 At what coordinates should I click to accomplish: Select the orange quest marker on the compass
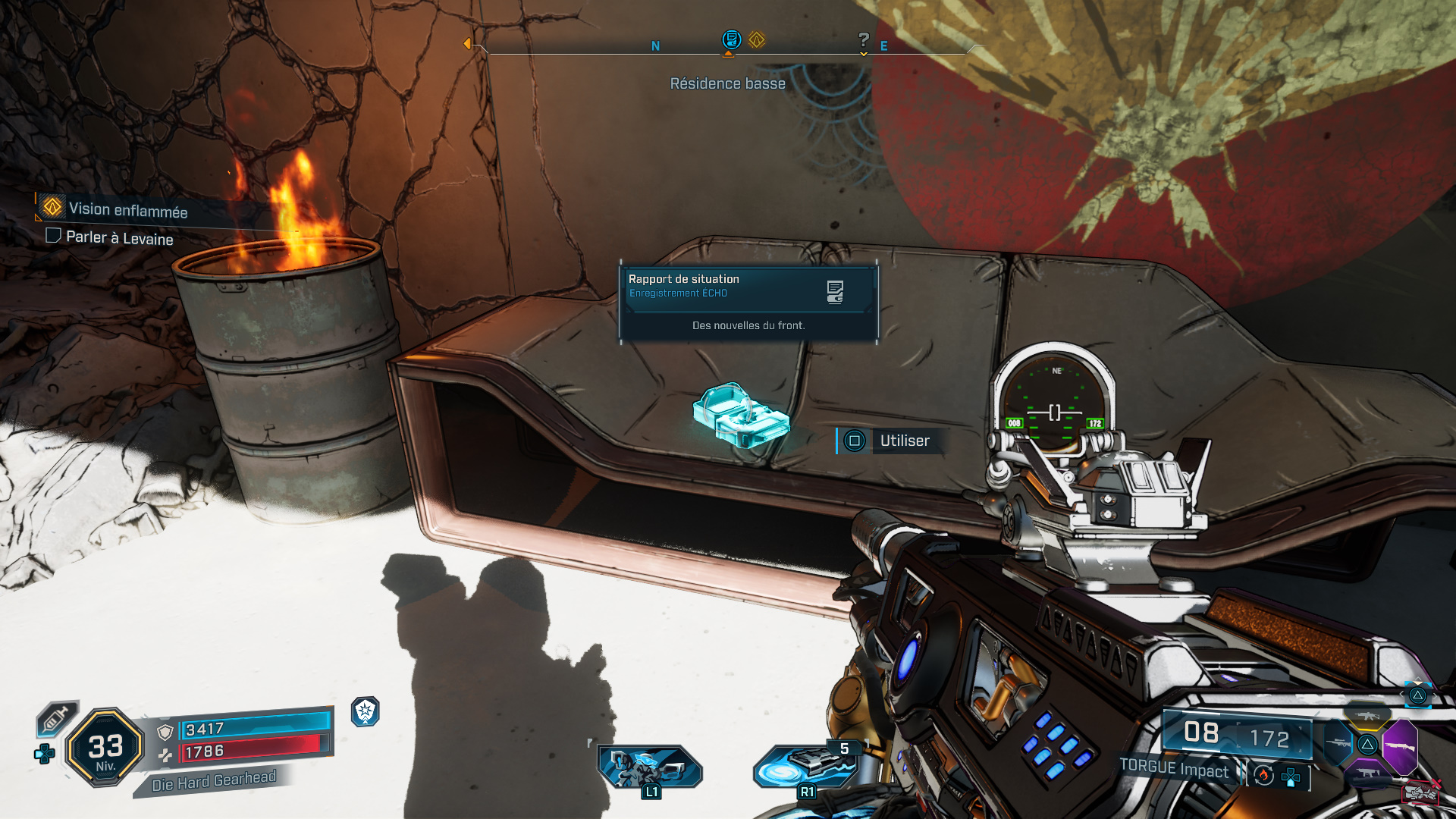tap(757, 39)
